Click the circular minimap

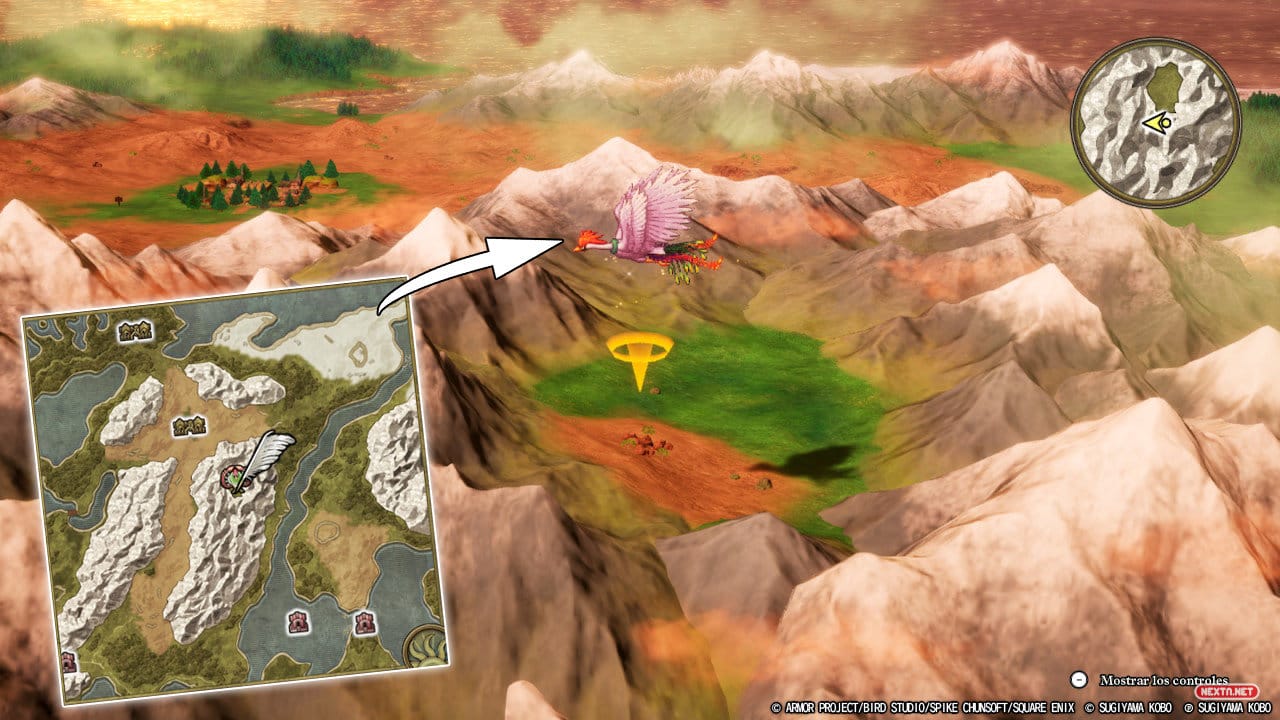[1155, 123]
